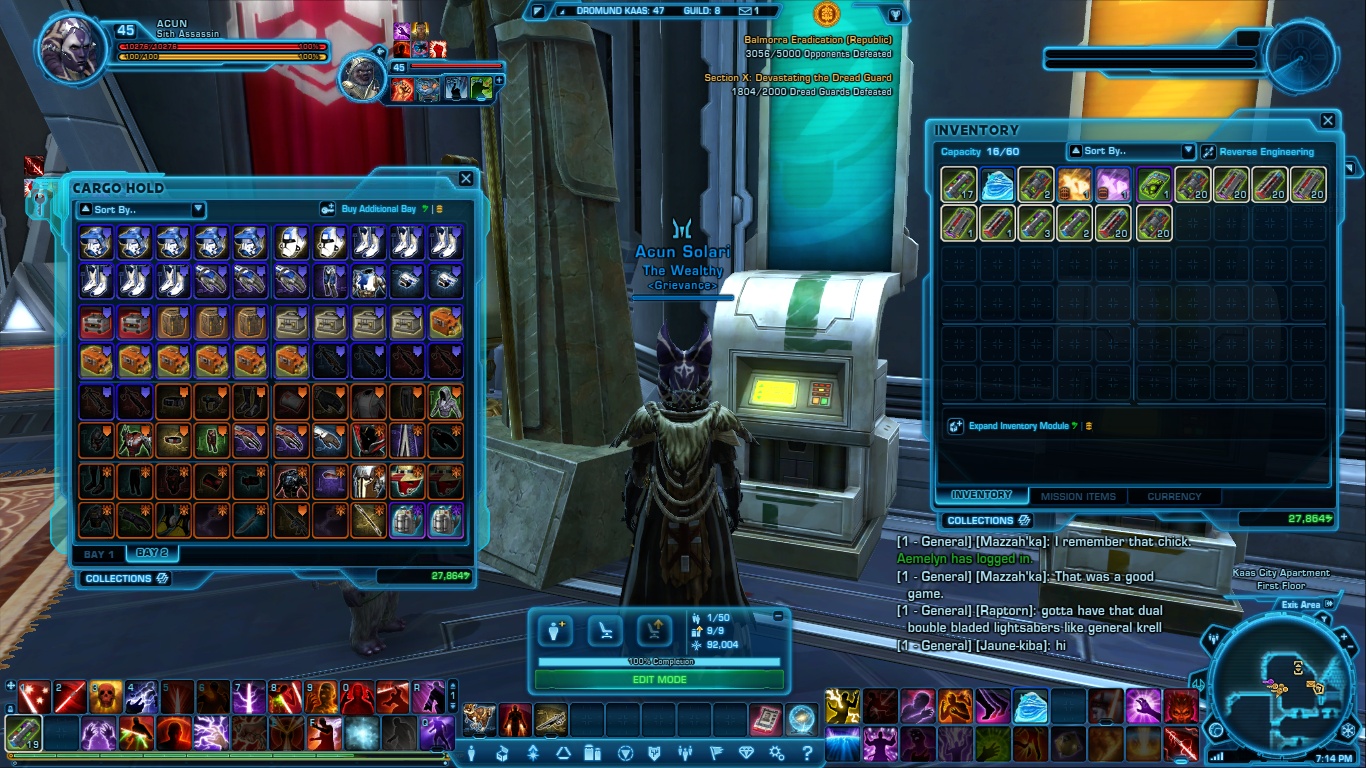This screenshot has height=768, width=1366.
Task: Click the companion portrait
Action: 361,76
